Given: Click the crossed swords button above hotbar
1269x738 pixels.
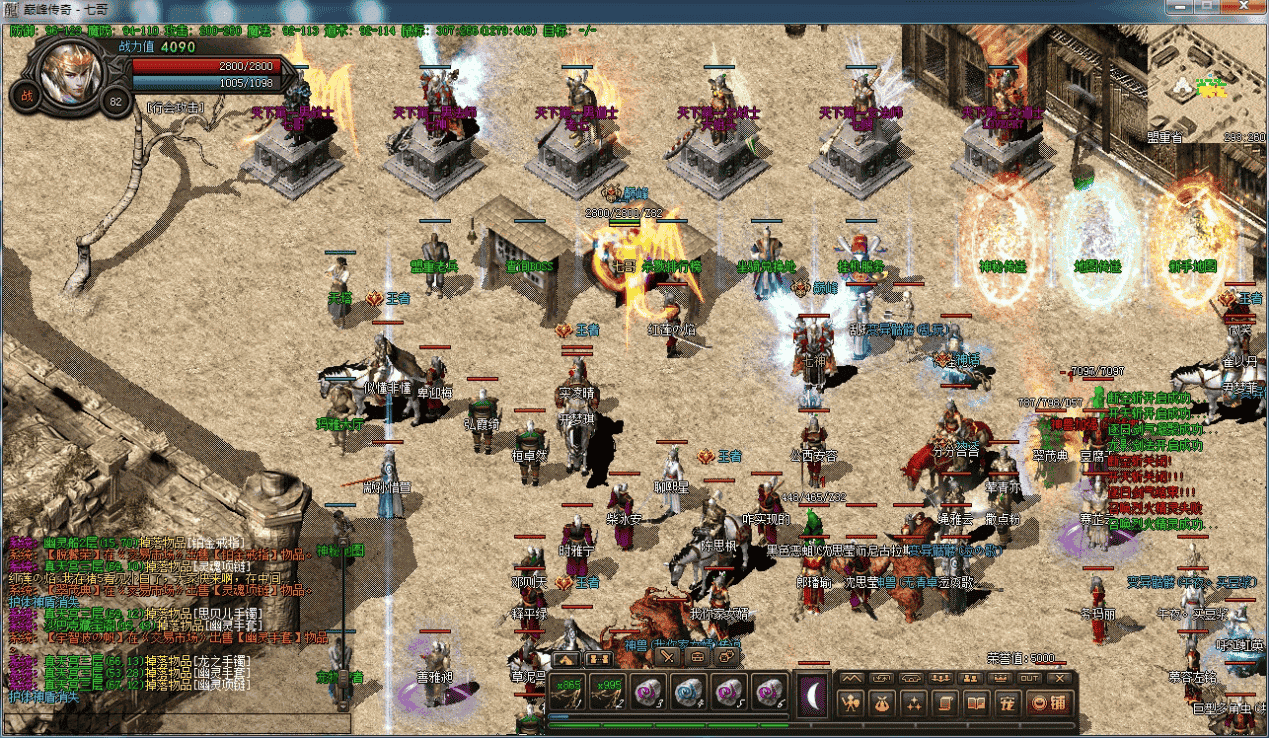Looking at the screenshot, I should (668, 658).
